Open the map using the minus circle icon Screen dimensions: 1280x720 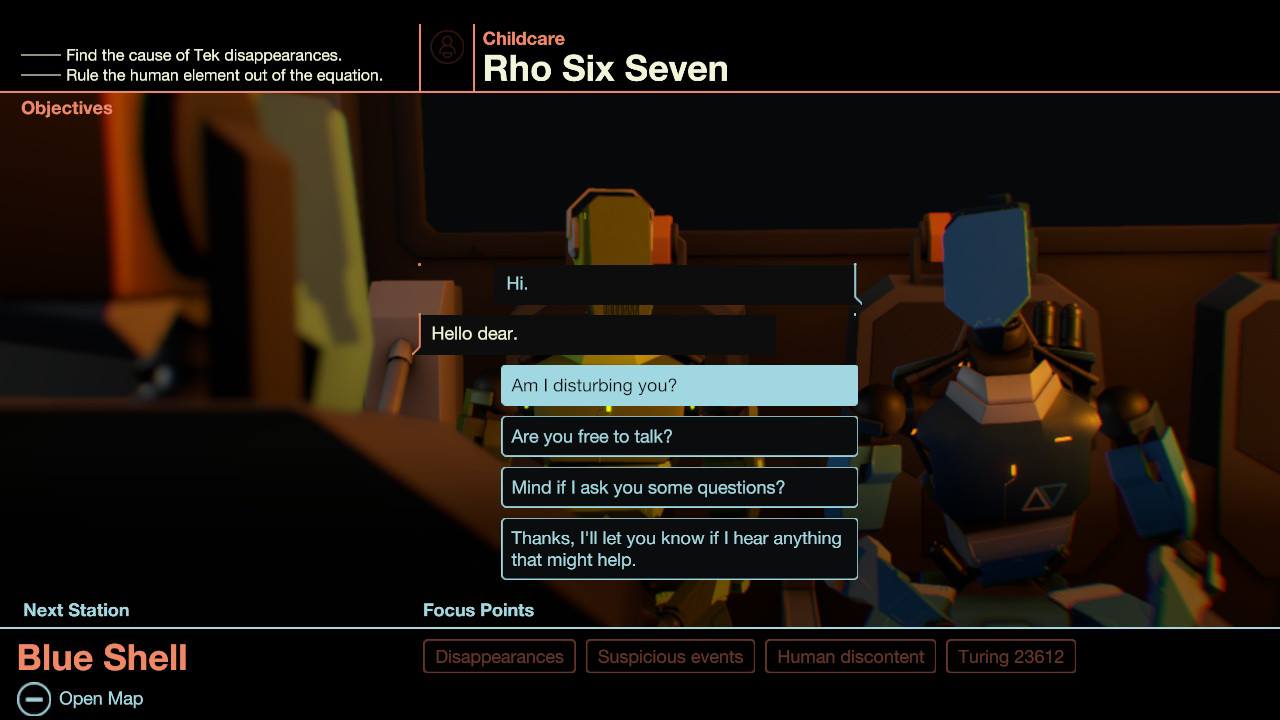tap(36, 698)
